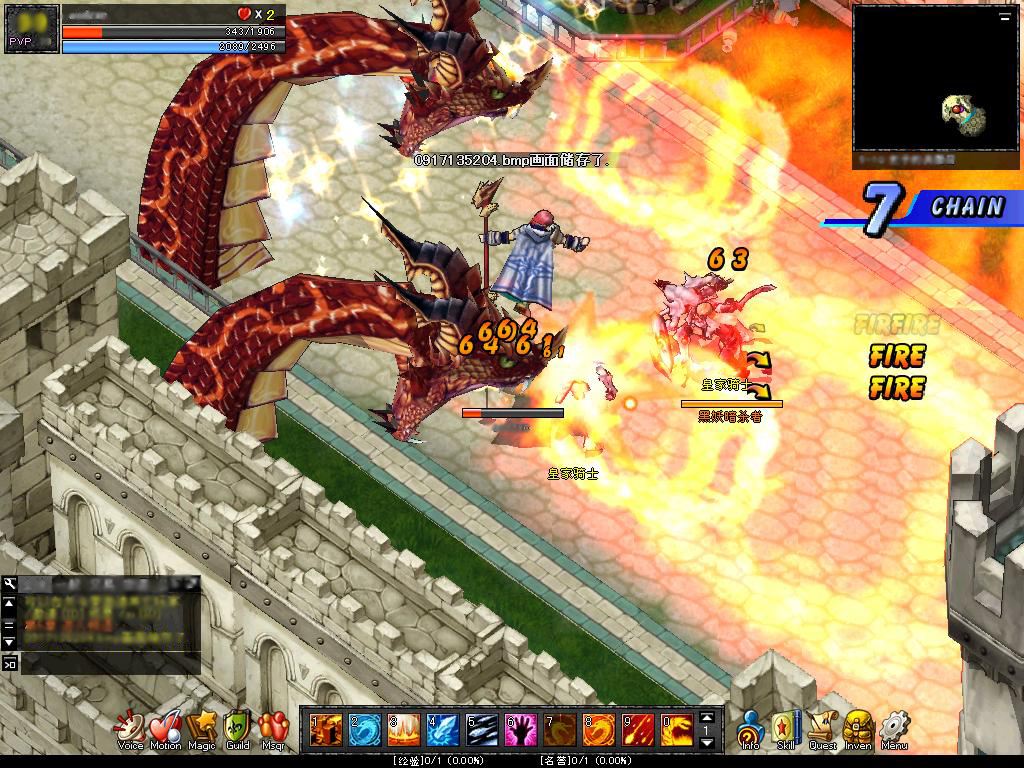The image size is (1024, 768).
Task: Open the Inven backpack
Action: [x=859, y=727]
